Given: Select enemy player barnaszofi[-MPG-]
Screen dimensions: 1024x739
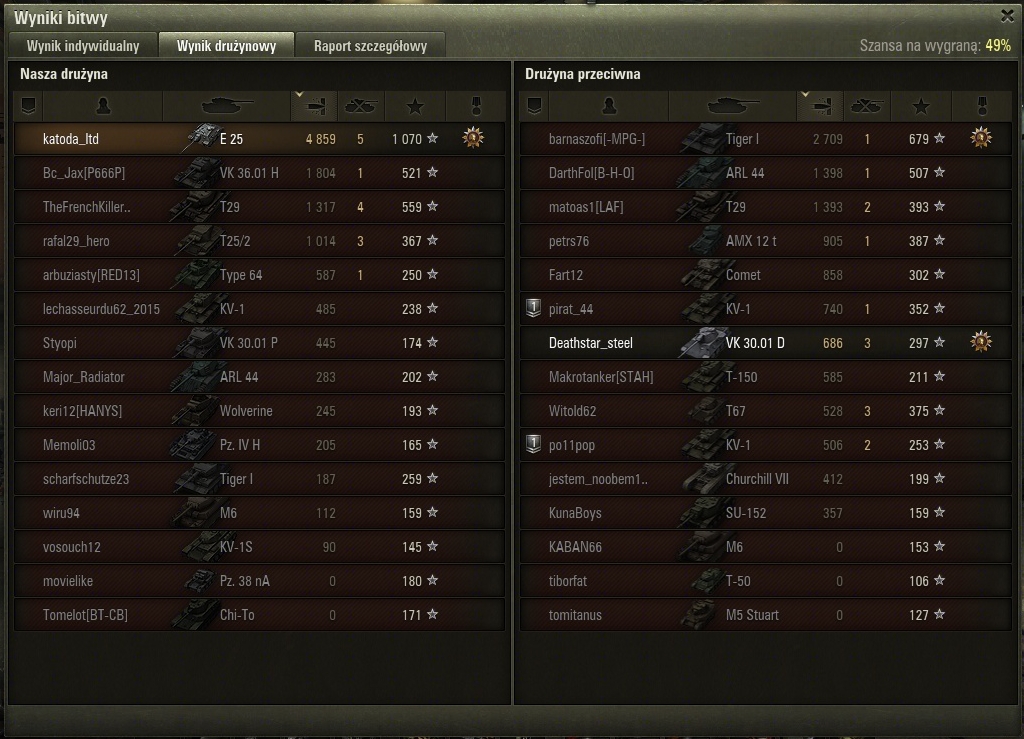Looking at the screenshot, I should 765,139.
